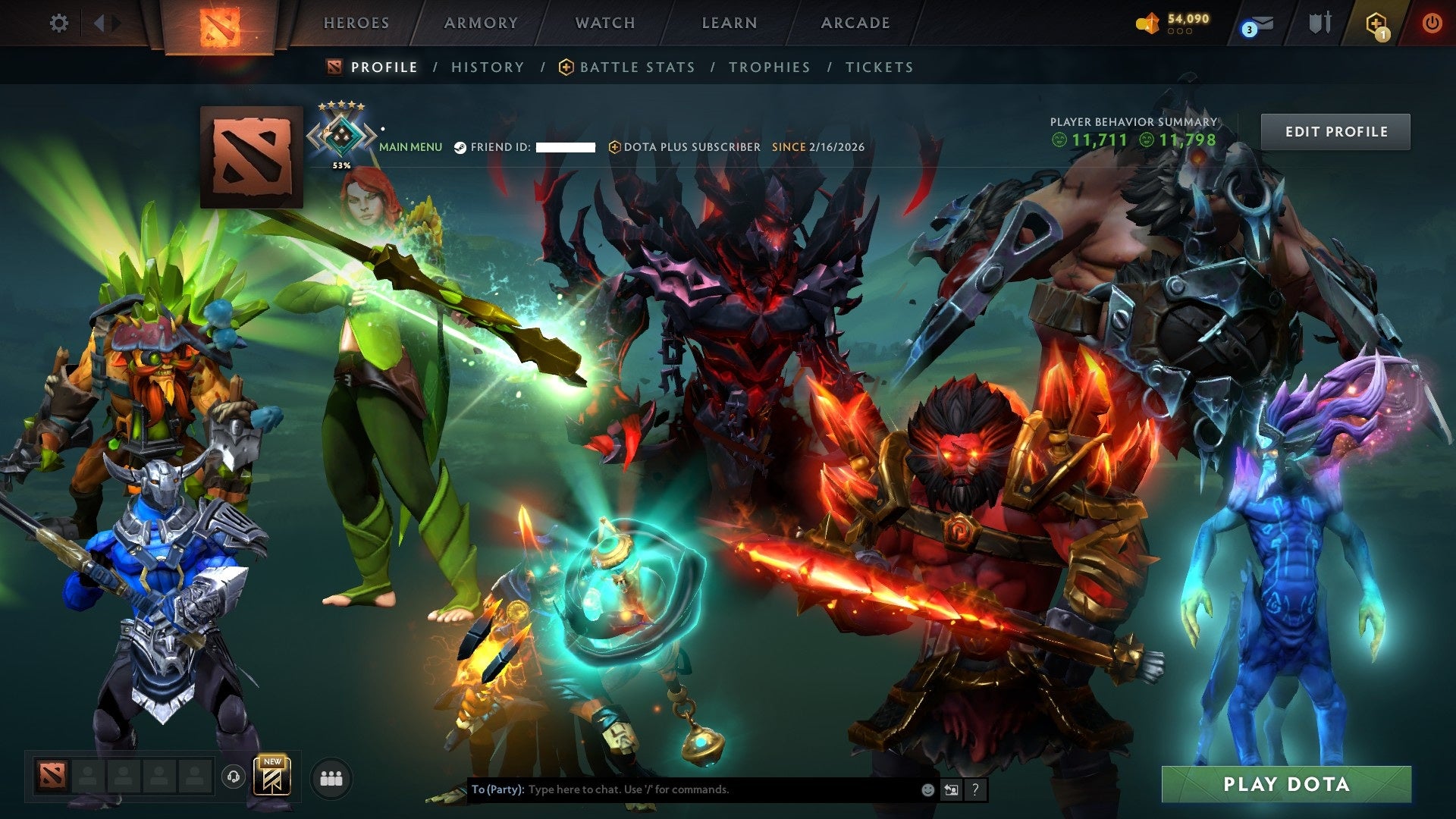1456x819 pixels.
Task: Click the chat wheel icon beside the emoticon
Action: point(951,789)
